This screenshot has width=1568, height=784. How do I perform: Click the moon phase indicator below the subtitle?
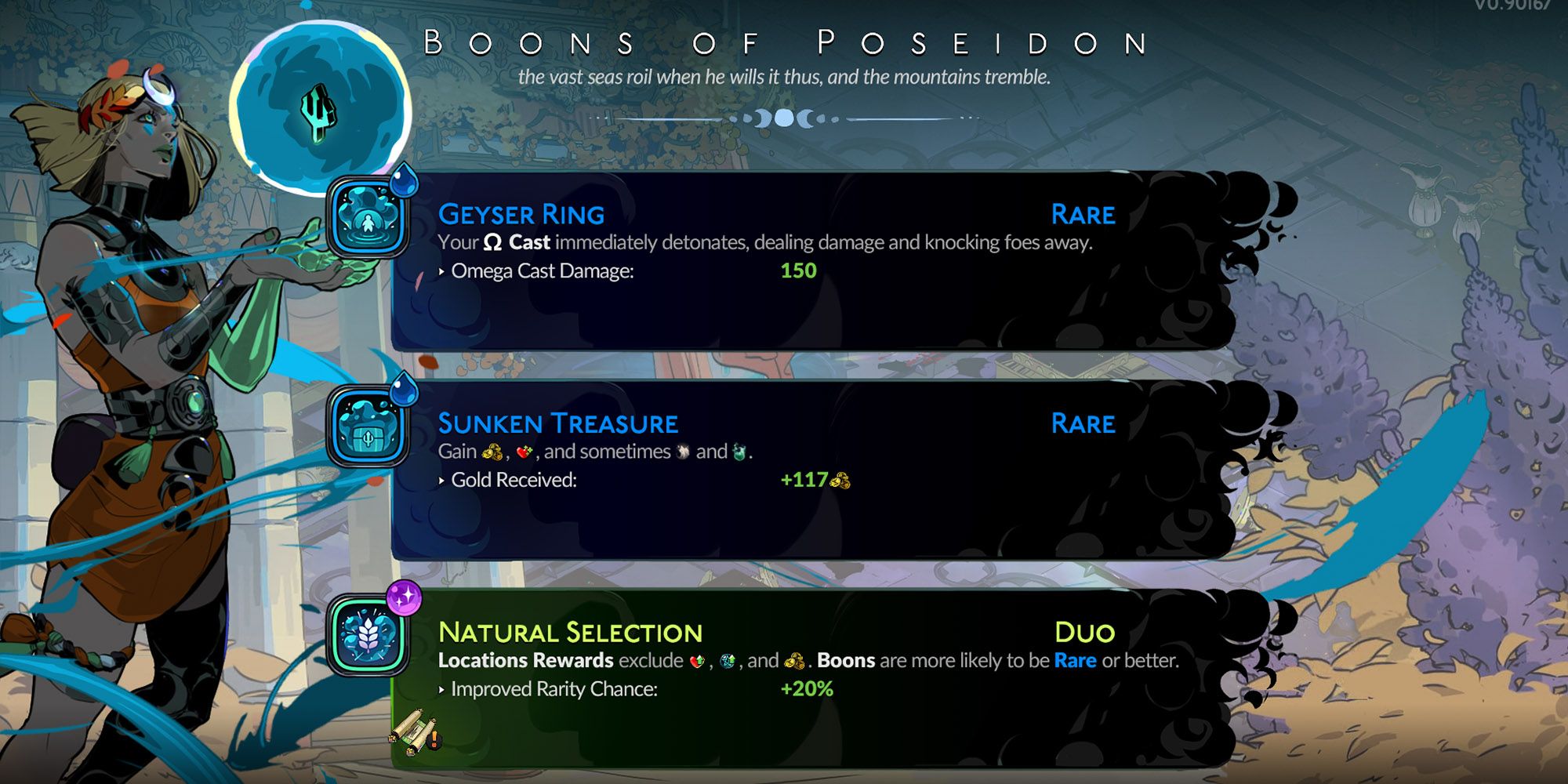[x=784, y=116]
